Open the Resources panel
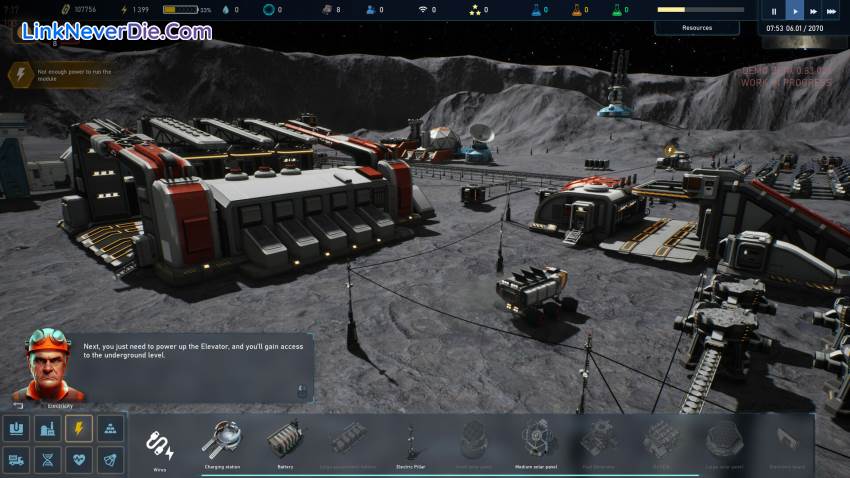This screenshot has width=850, height=478. point(697,28)
